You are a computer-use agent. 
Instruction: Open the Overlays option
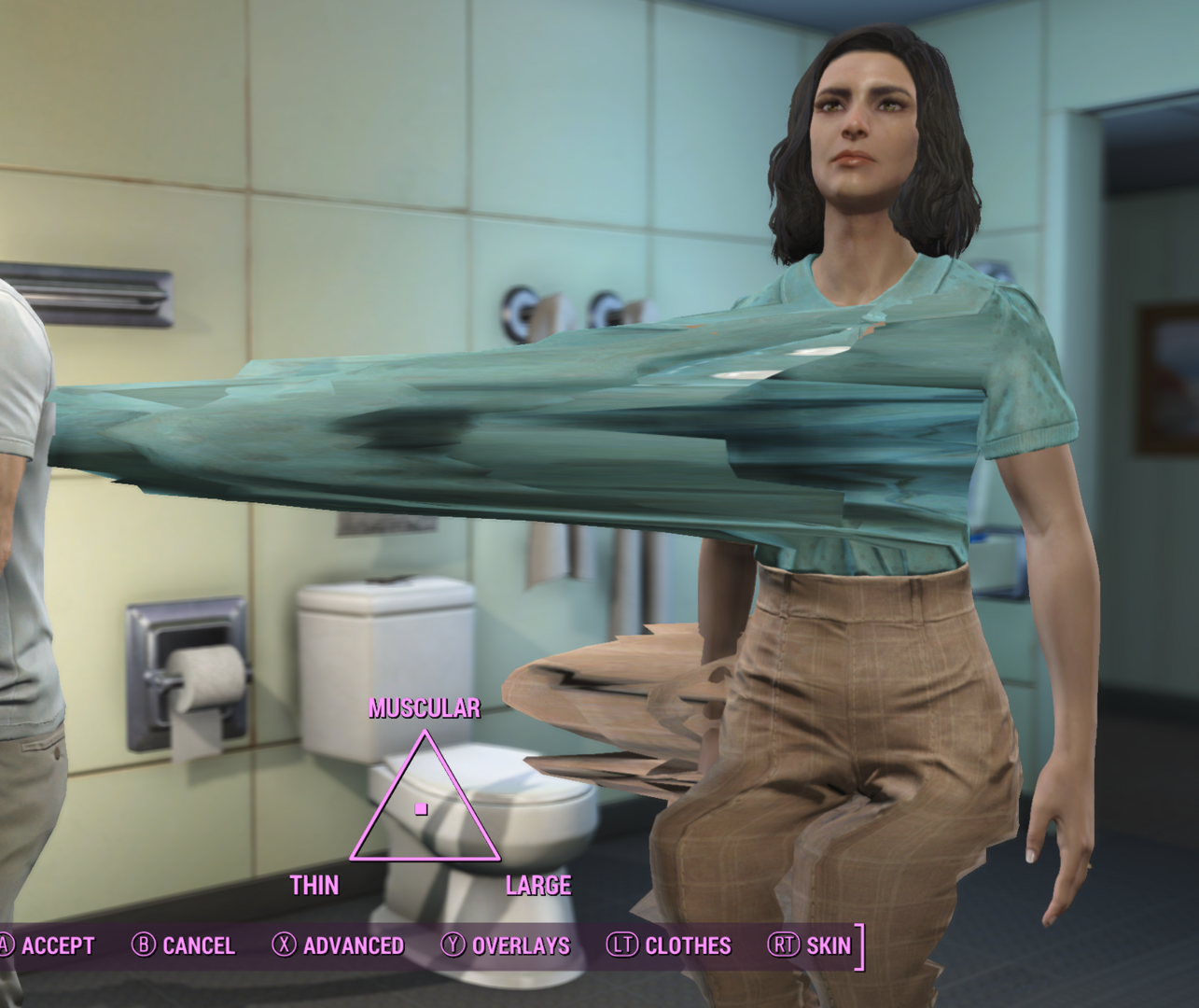(506, 945)
